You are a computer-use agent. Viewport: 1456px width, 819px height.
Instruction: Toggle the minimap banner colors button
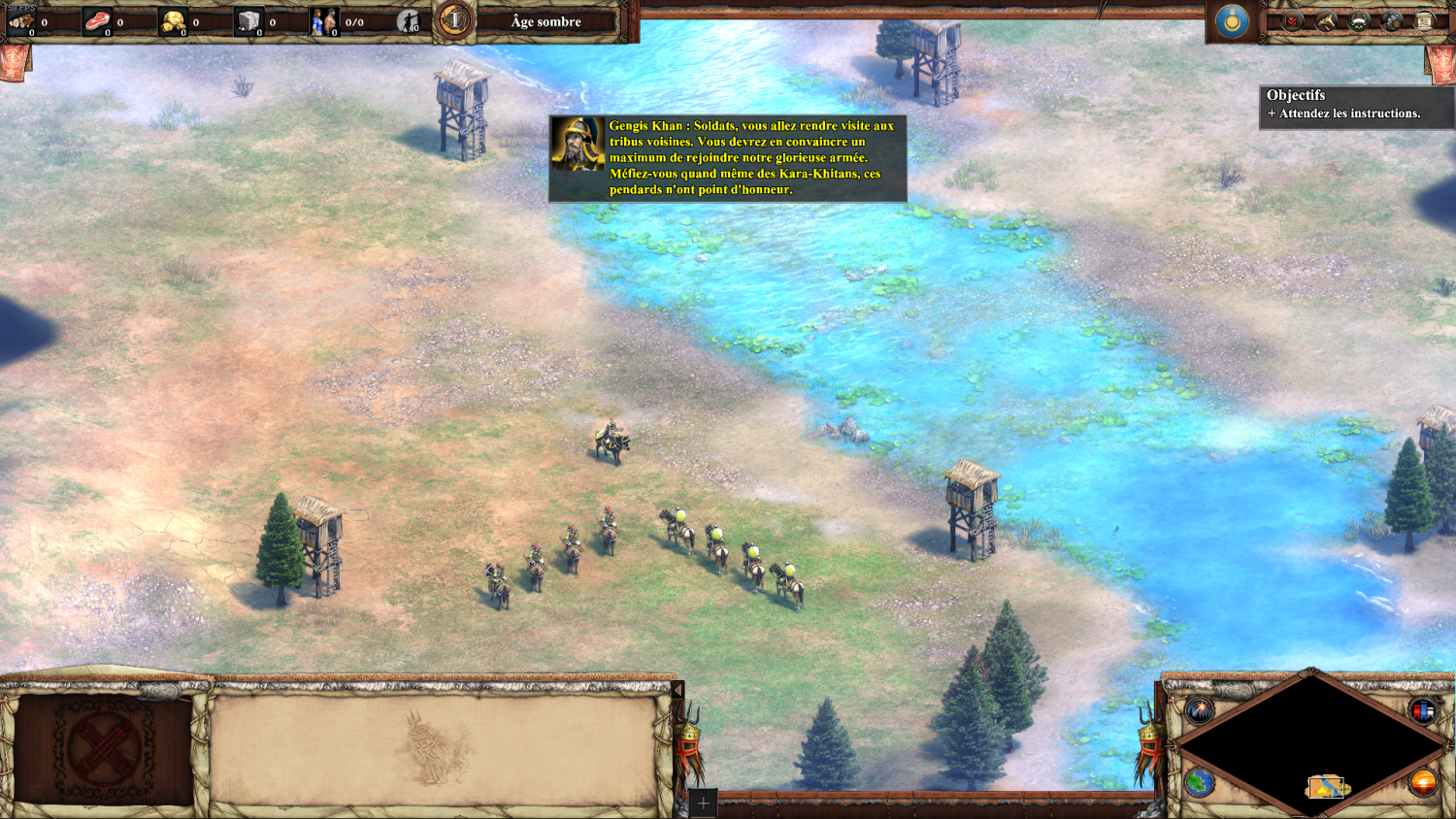tap(1423, 710)
